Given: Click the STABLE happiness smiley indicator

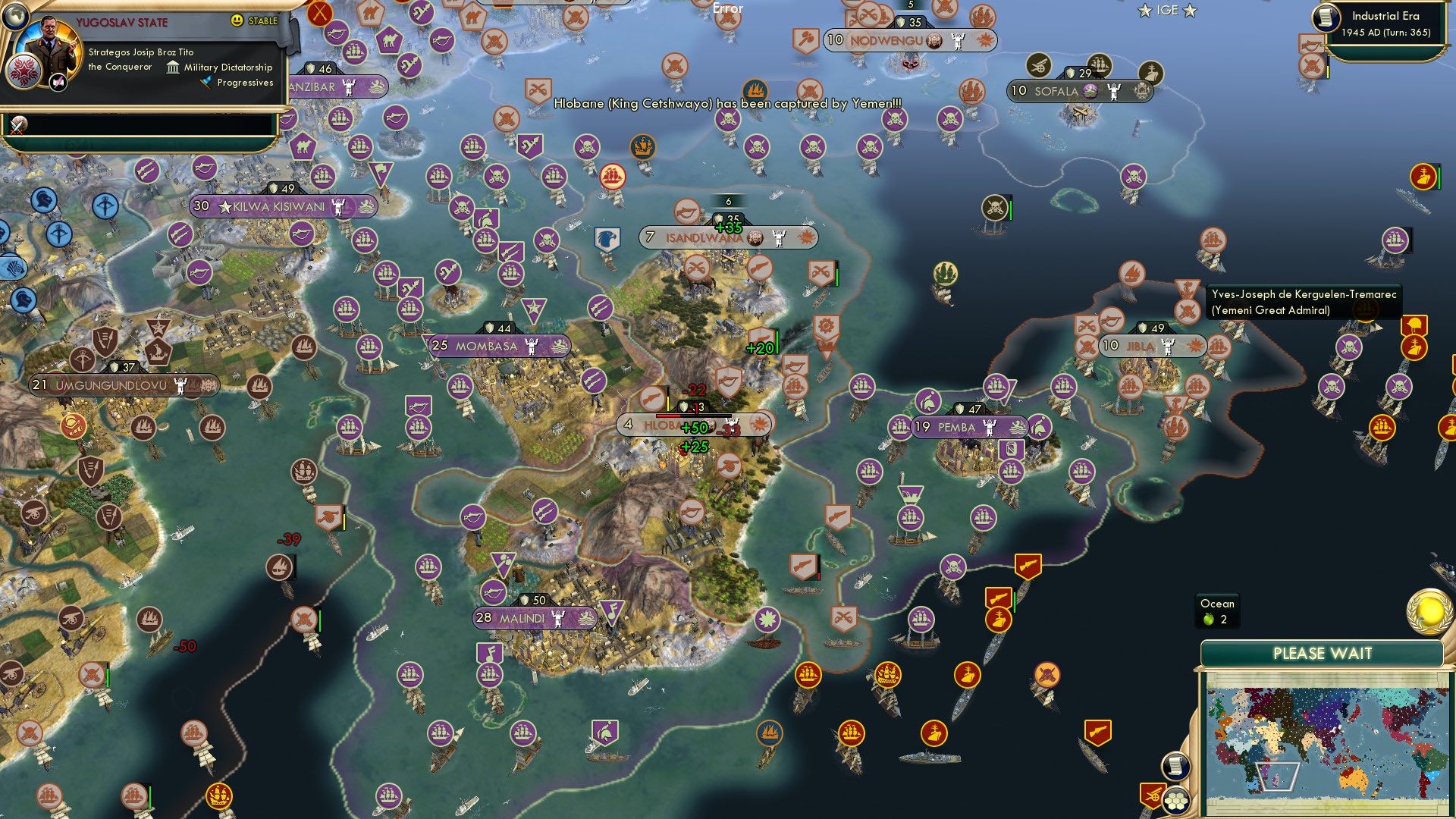Looking at the screenshot, I should point(237,21).
